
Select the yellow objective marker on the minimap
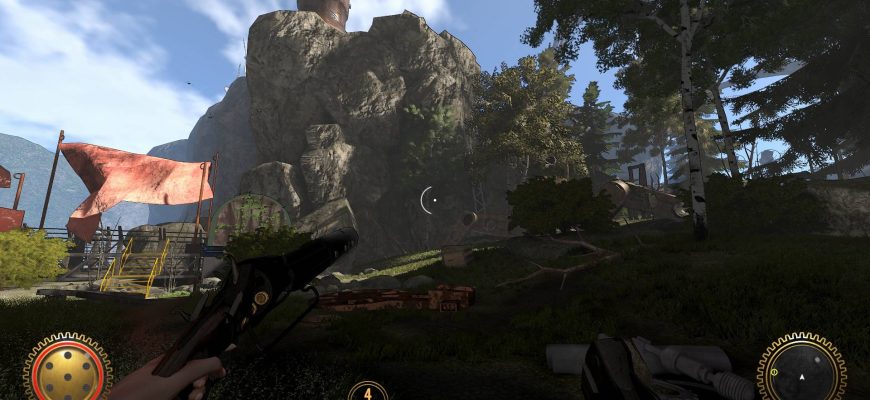pos(774,373)
